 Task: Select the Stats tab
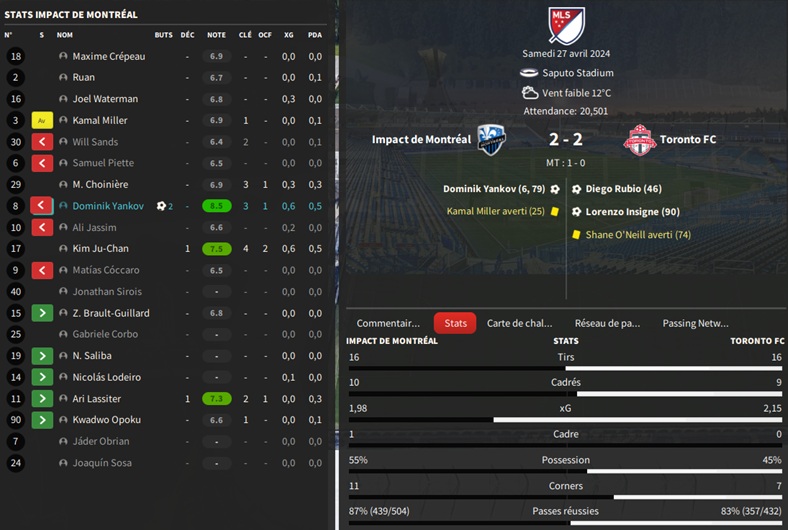pos(455,323)
